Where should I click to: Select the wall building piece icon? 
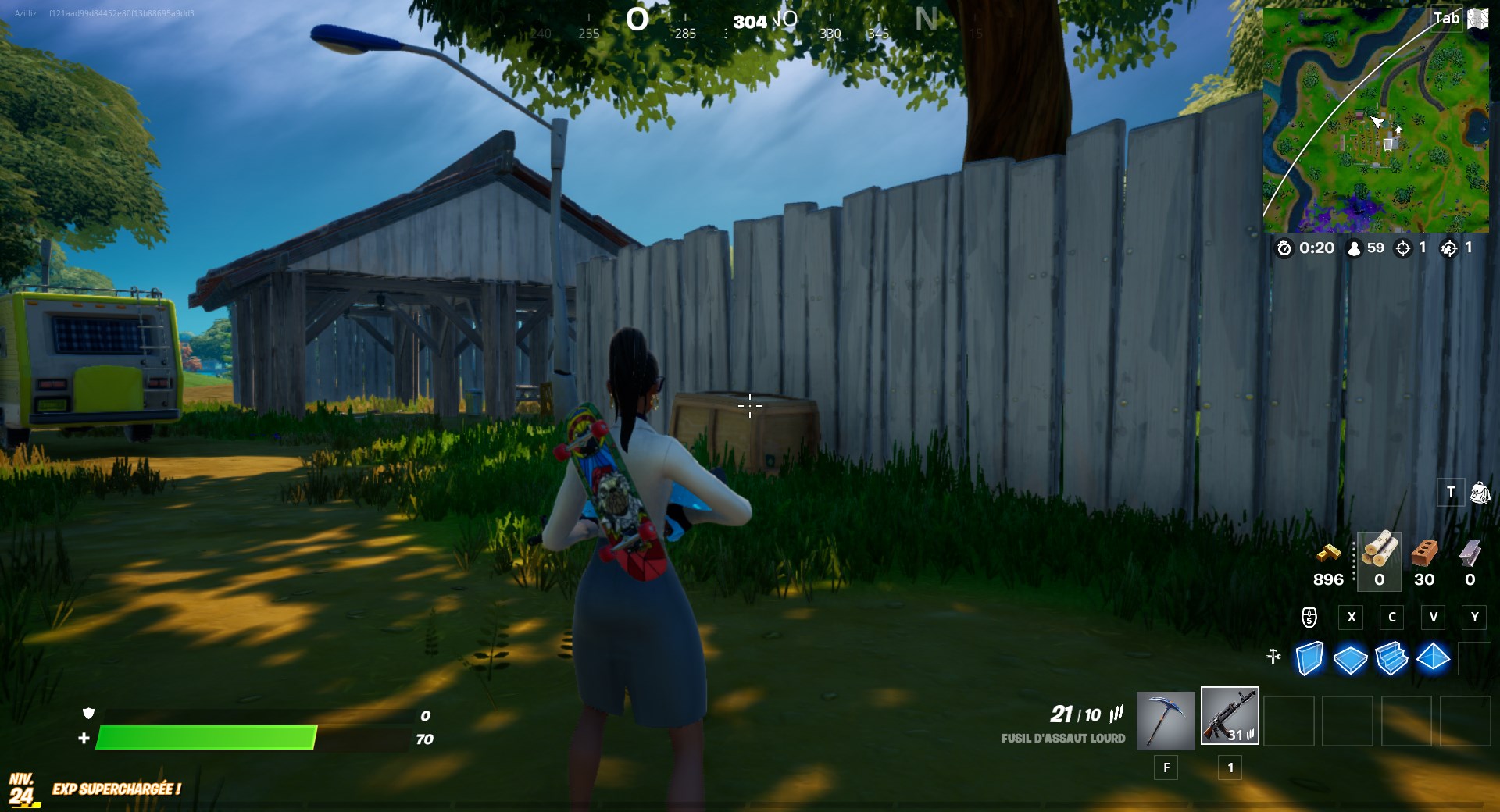(x=1309, y=658)
